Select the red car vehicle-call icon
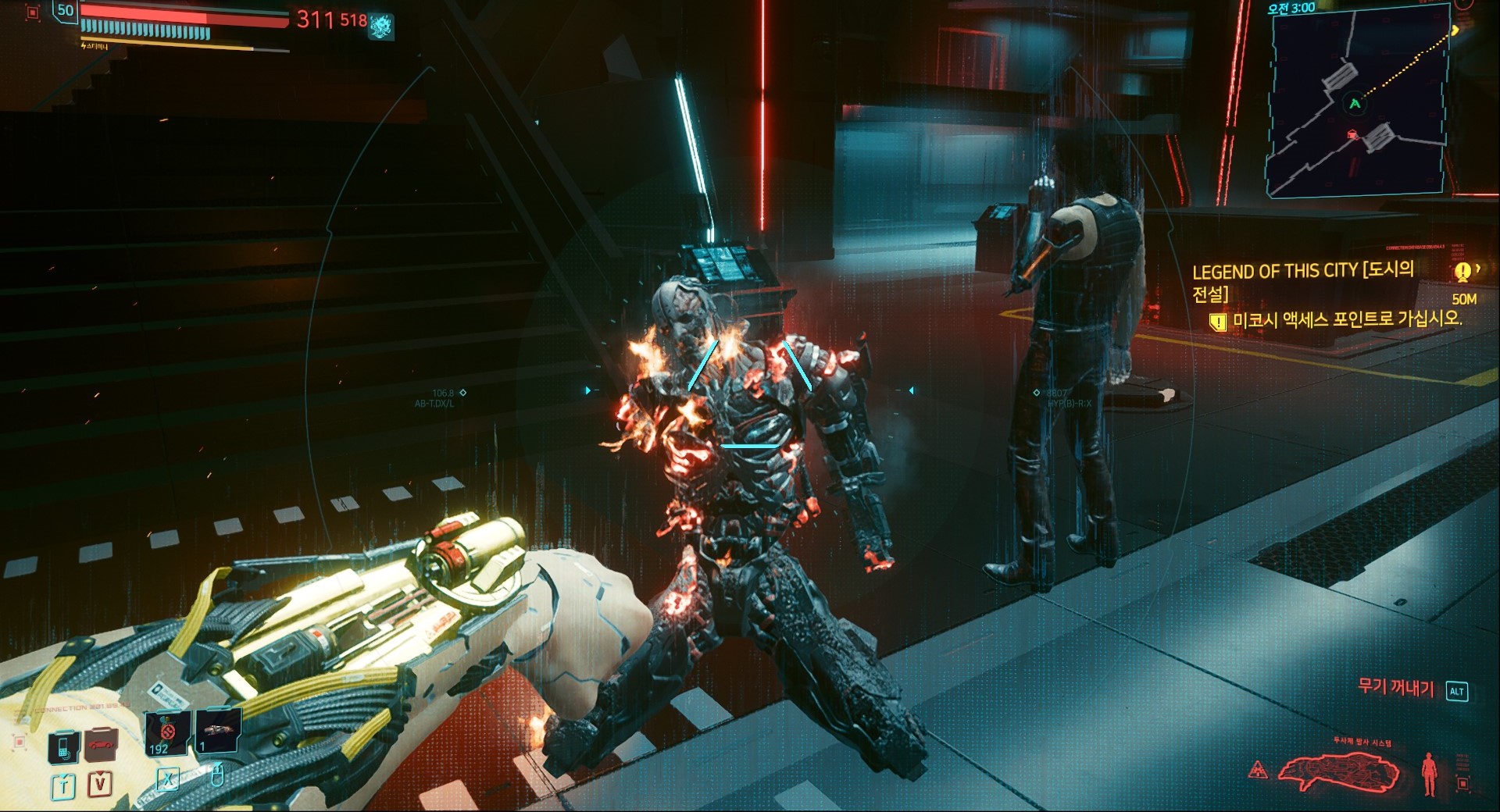The image size is (1500, 812). pos(101,746)
